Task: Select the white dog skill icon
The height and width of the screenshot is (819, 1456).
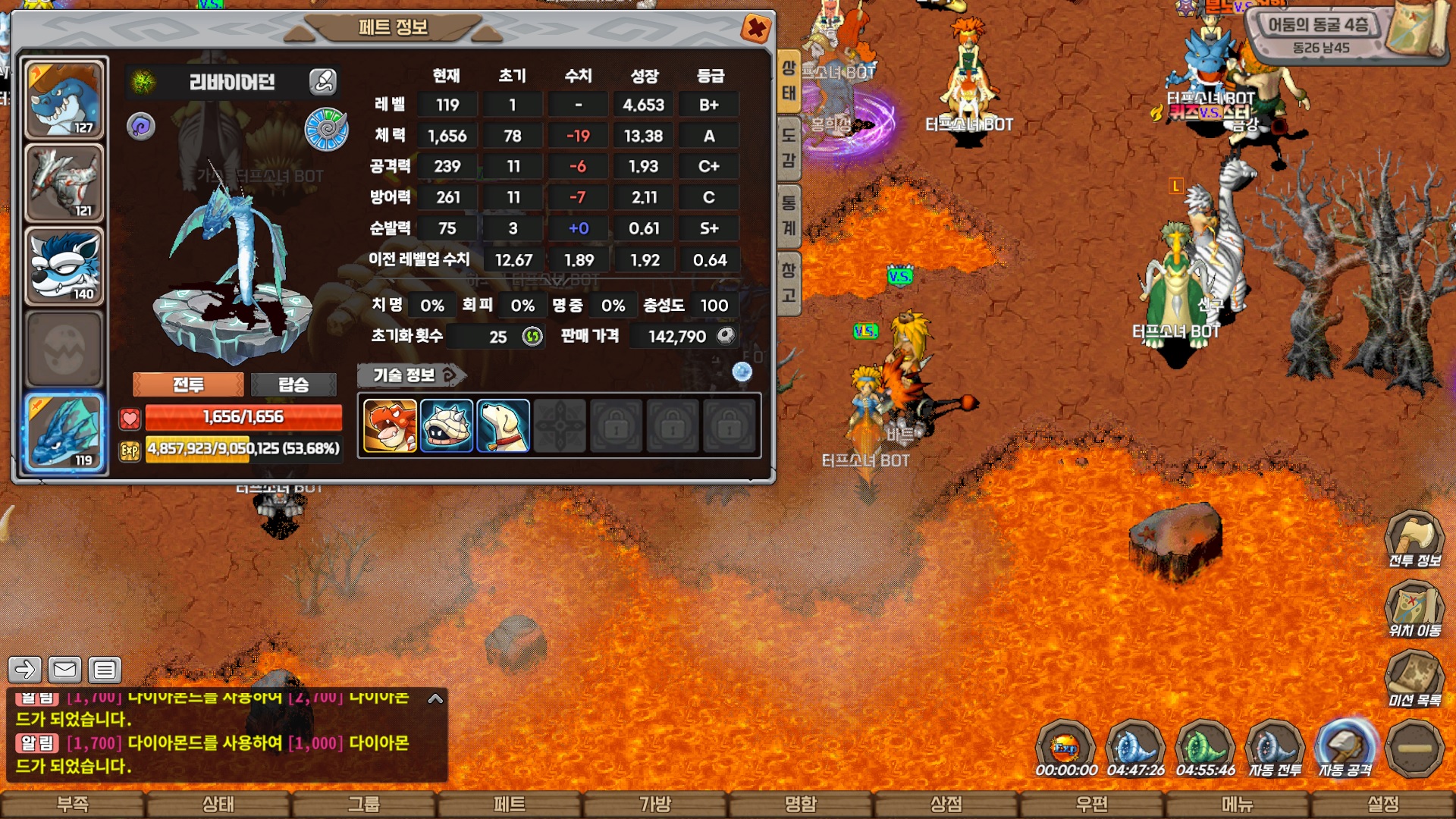Action: point(503,426)
